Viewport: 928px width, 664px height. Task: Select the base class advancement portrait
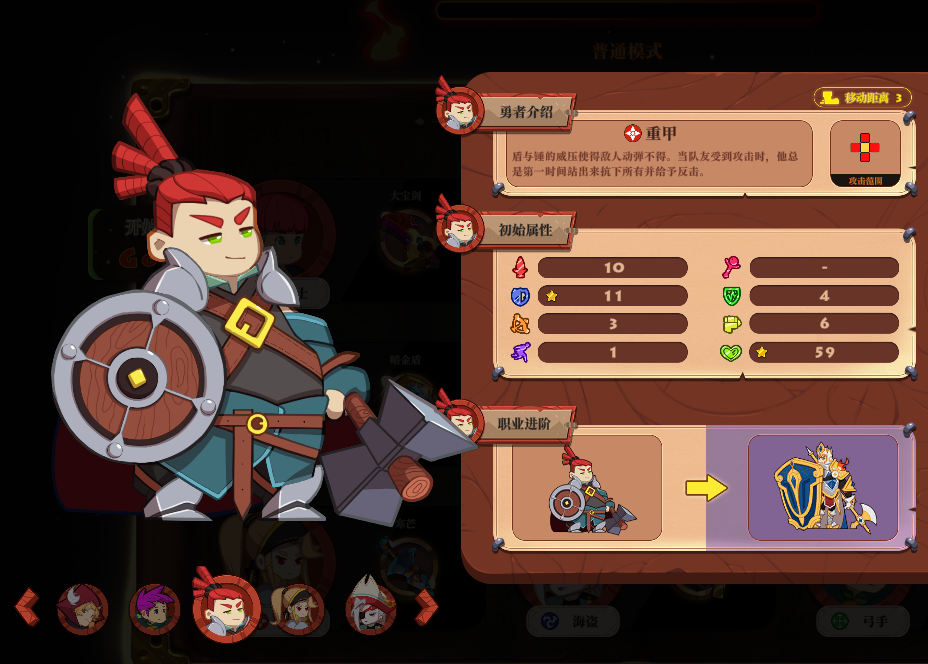(587, 487)
